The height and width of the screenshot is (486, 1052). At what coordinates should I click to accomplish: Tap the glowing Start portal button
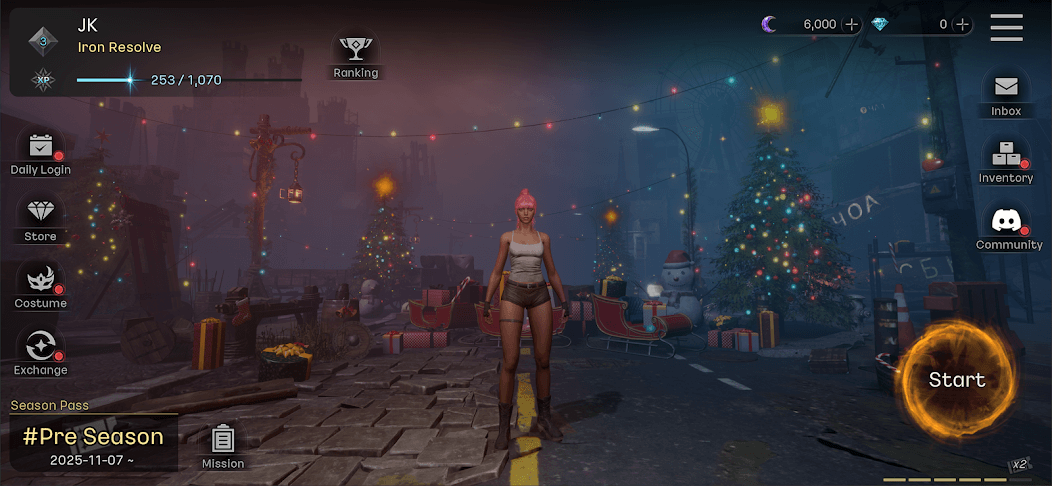[x=955, y=380]
